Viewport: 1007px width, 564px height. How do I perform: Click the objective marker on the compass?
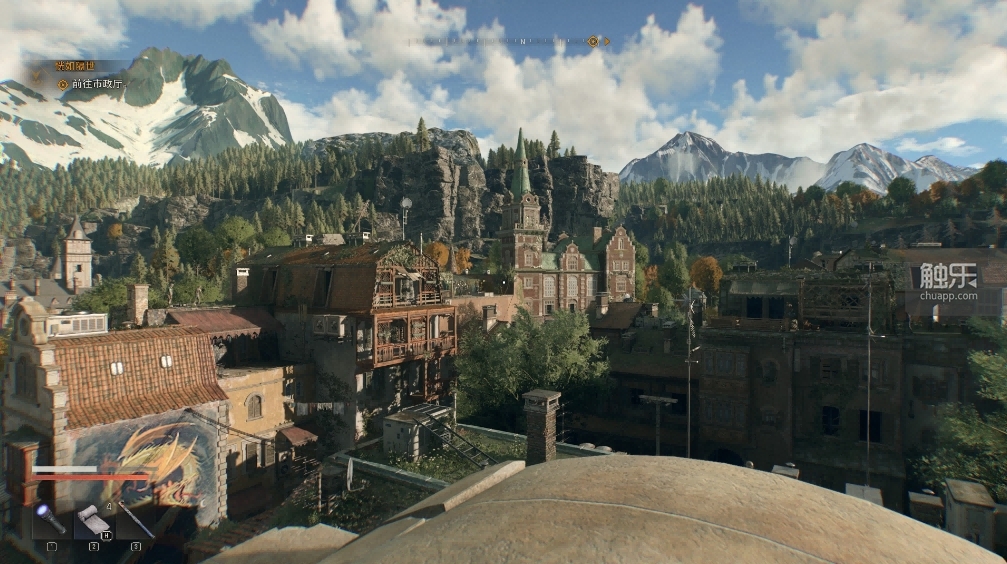[593, 41]
